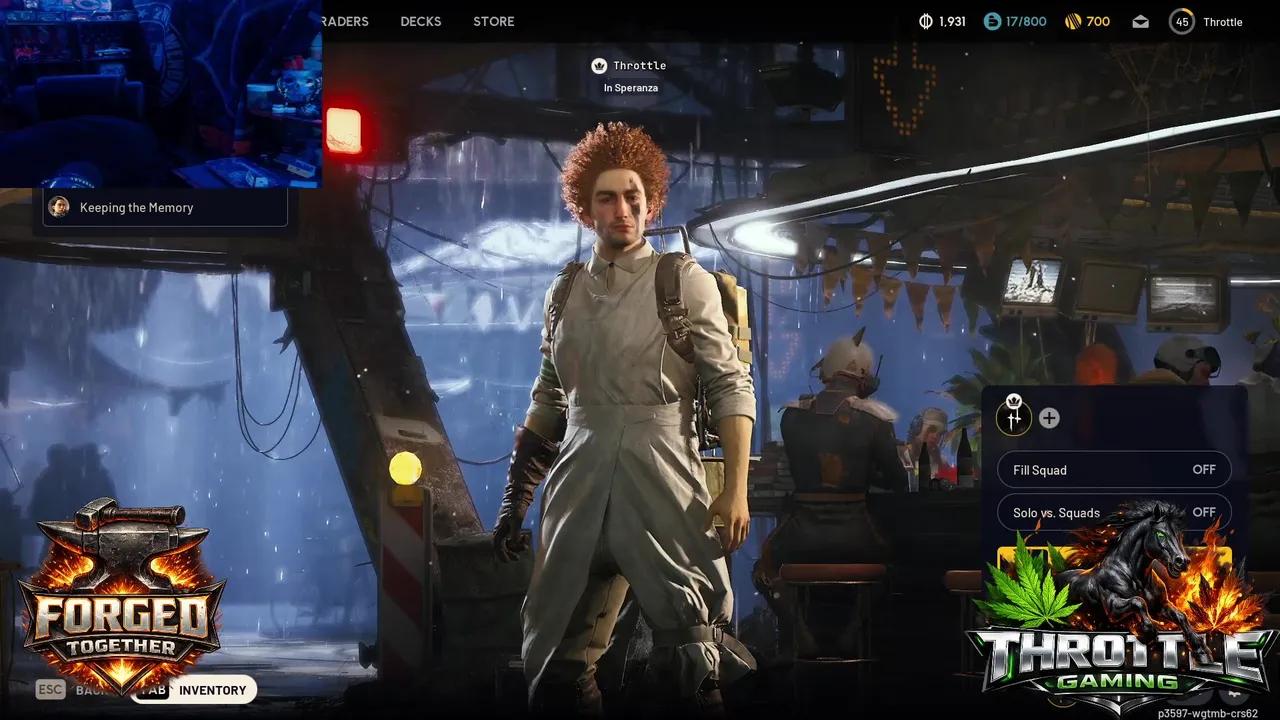1280x720 pixels.
Task: Open the blue faction points indicator
Action: 993,20
